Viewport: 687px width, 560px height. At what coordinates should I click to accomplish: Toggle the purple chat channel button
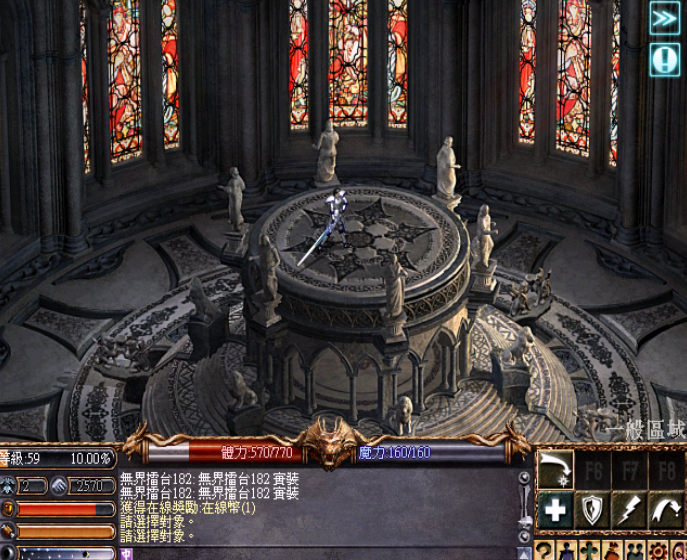click(x=126, y=553)
